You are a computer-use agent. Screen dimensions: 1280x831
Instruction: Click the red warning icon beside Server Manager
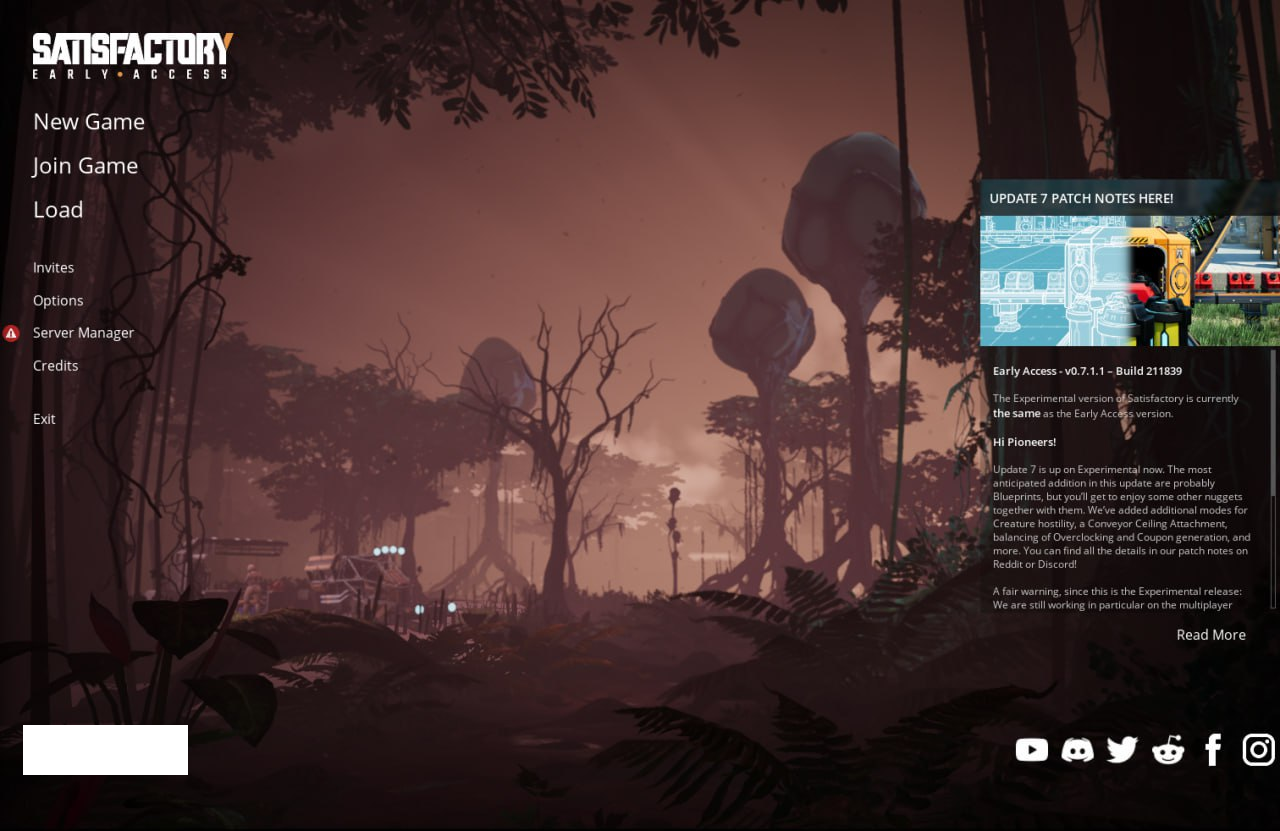pos(11,333)
